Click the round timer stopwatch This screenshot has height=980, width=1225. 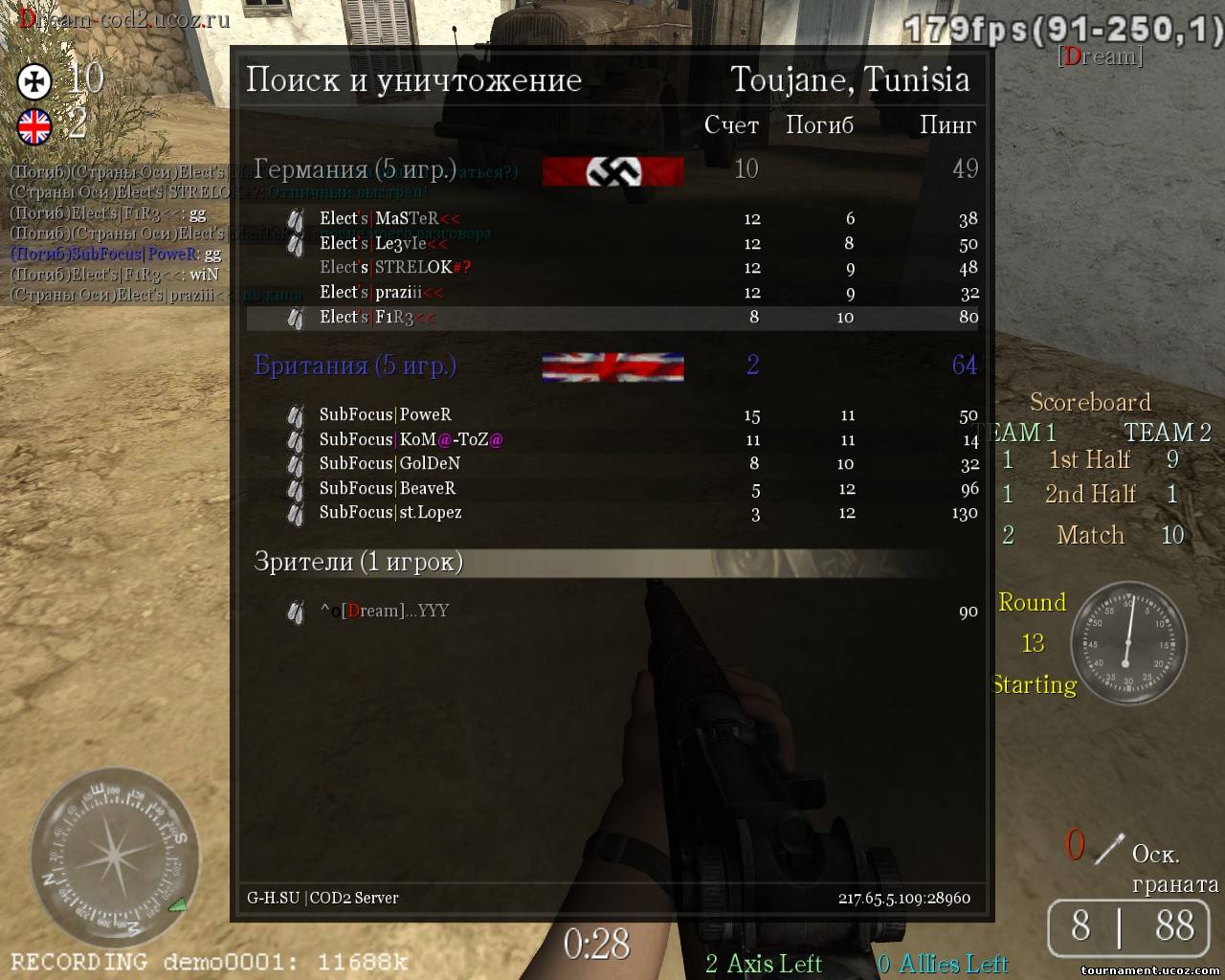point(1127,642)
